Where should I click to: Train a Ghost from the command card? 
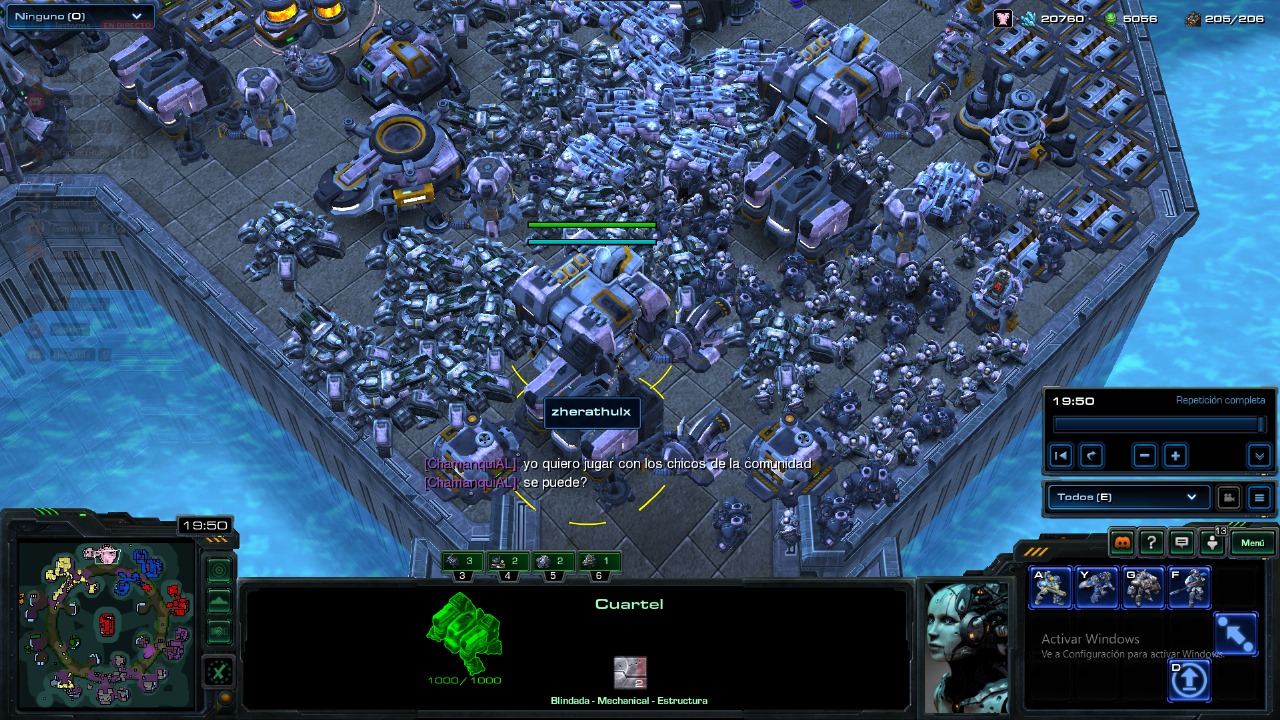pyautogui.click(x=1189, y=588)
